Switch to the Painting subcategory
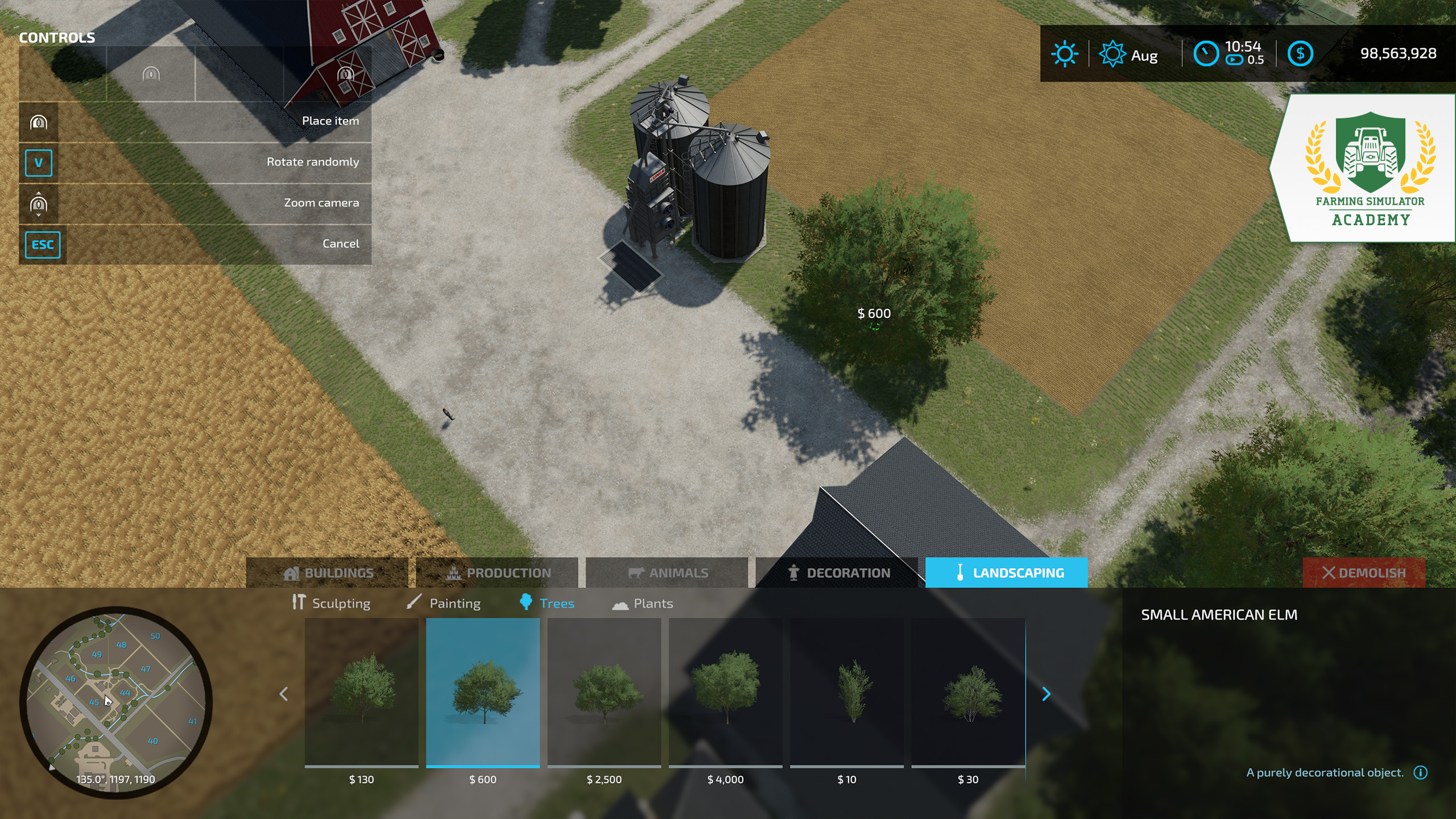The width and height of the screenshot is (1456, 819). (x=444, y=603)
